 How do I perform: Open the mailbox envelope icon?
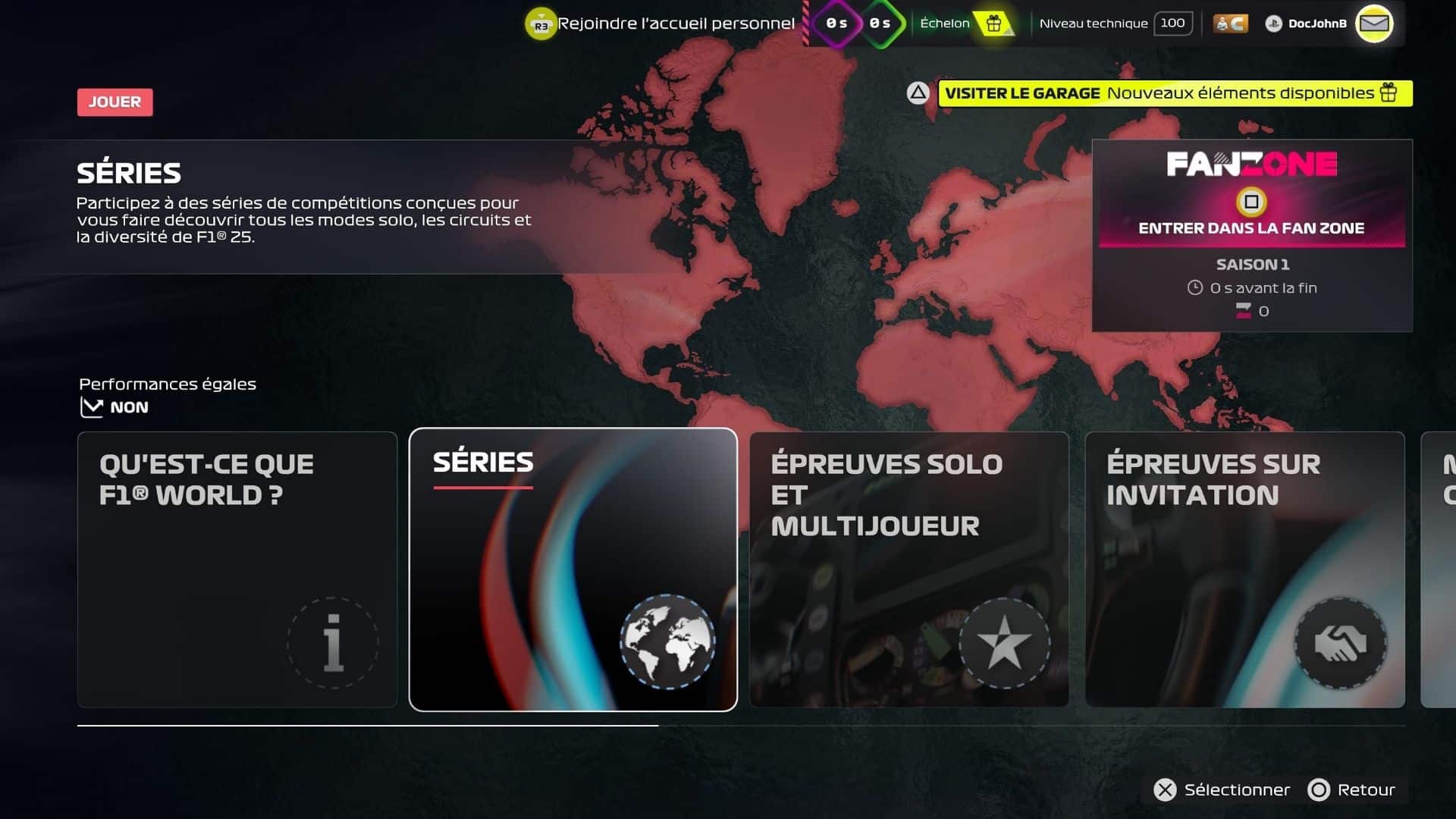(1374, 24)
